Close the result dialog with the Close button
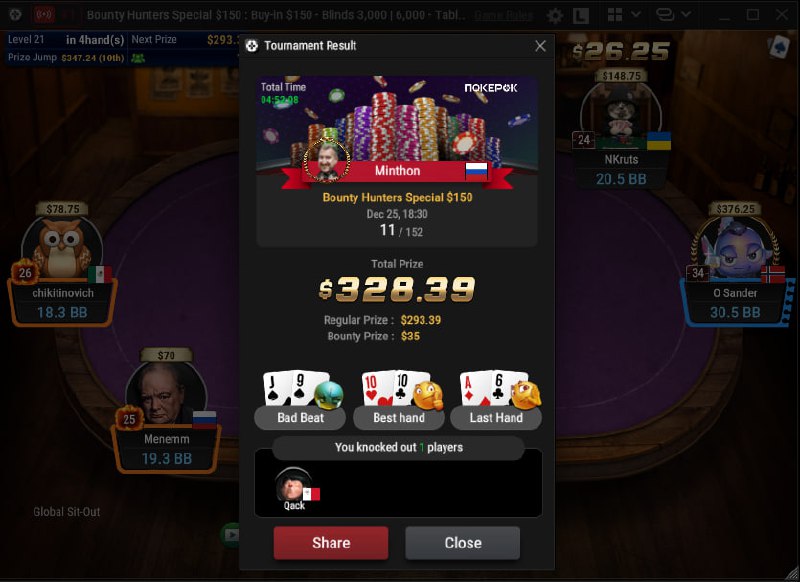 462,543
